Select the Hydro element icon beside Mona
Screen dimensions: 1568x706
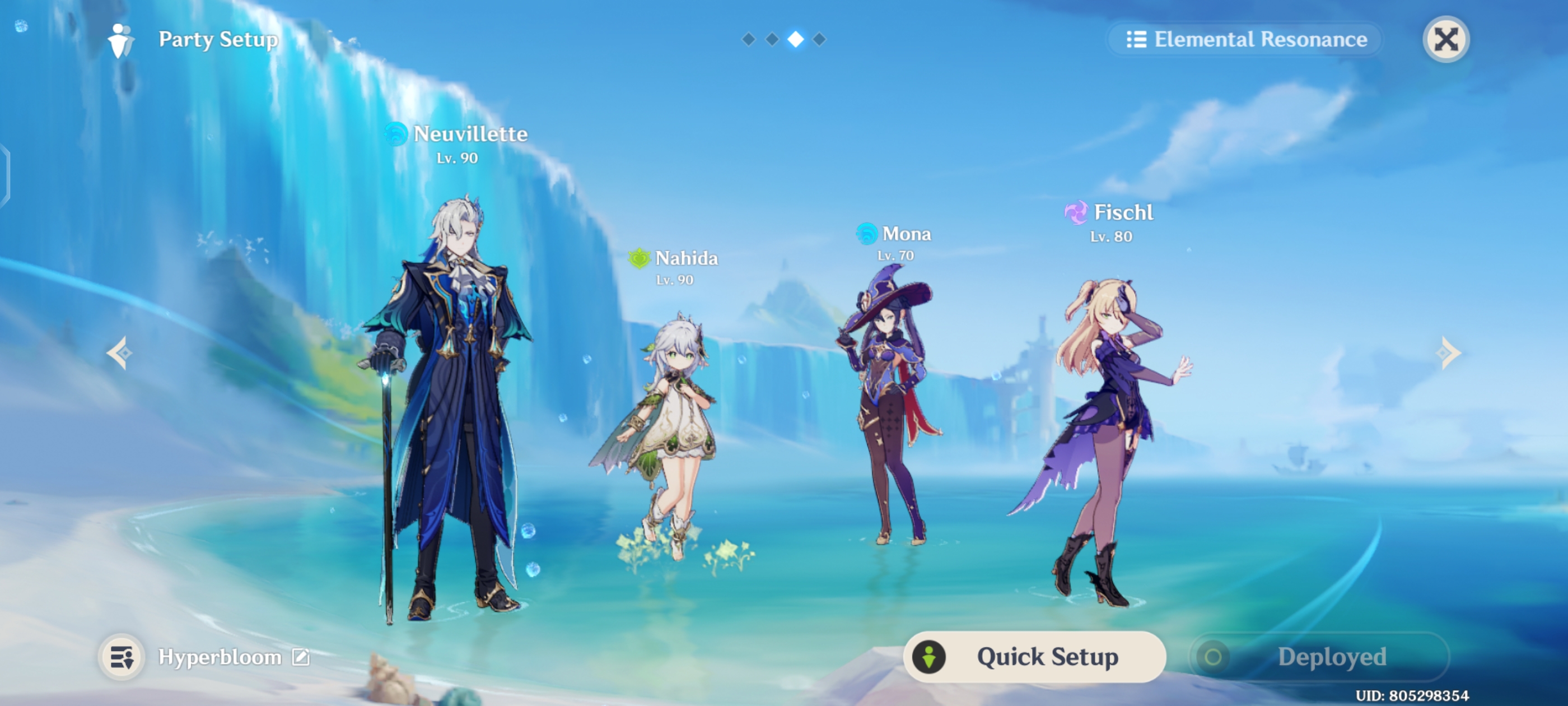pos(867,233)
